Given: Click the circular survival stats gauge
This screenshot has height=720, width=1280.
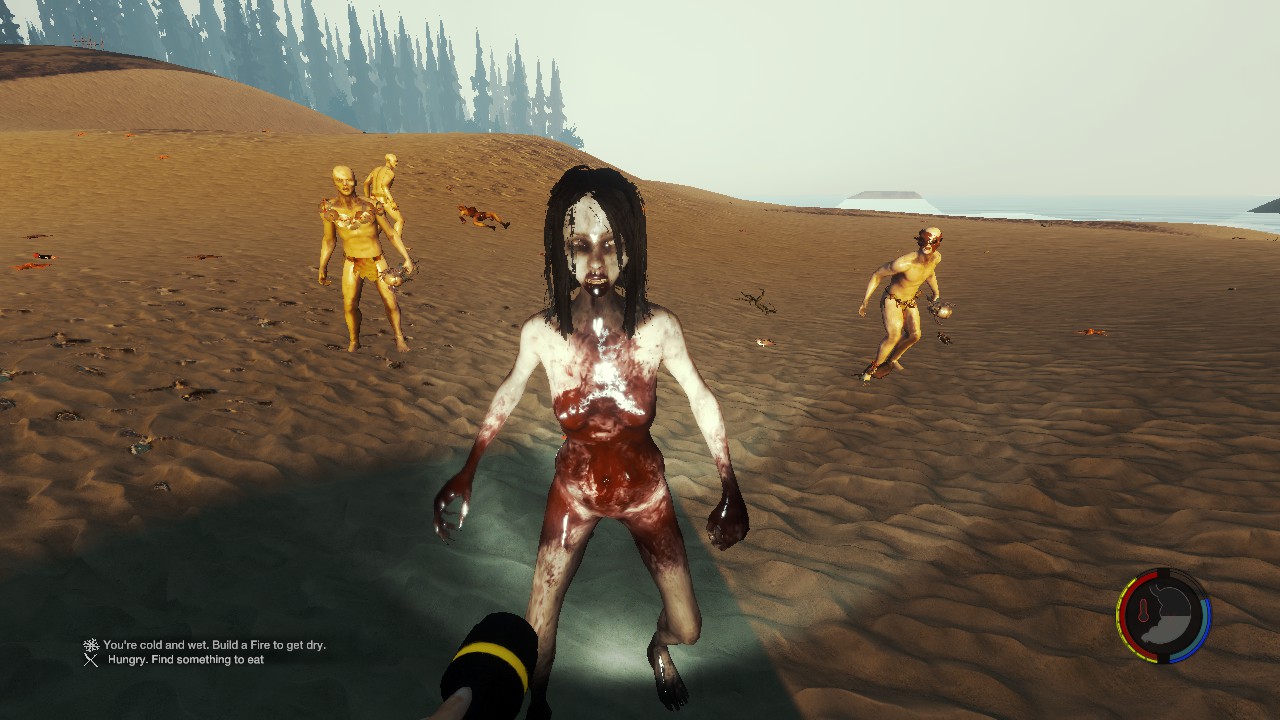Looking at the screenshot, I should pos(1163,615).
